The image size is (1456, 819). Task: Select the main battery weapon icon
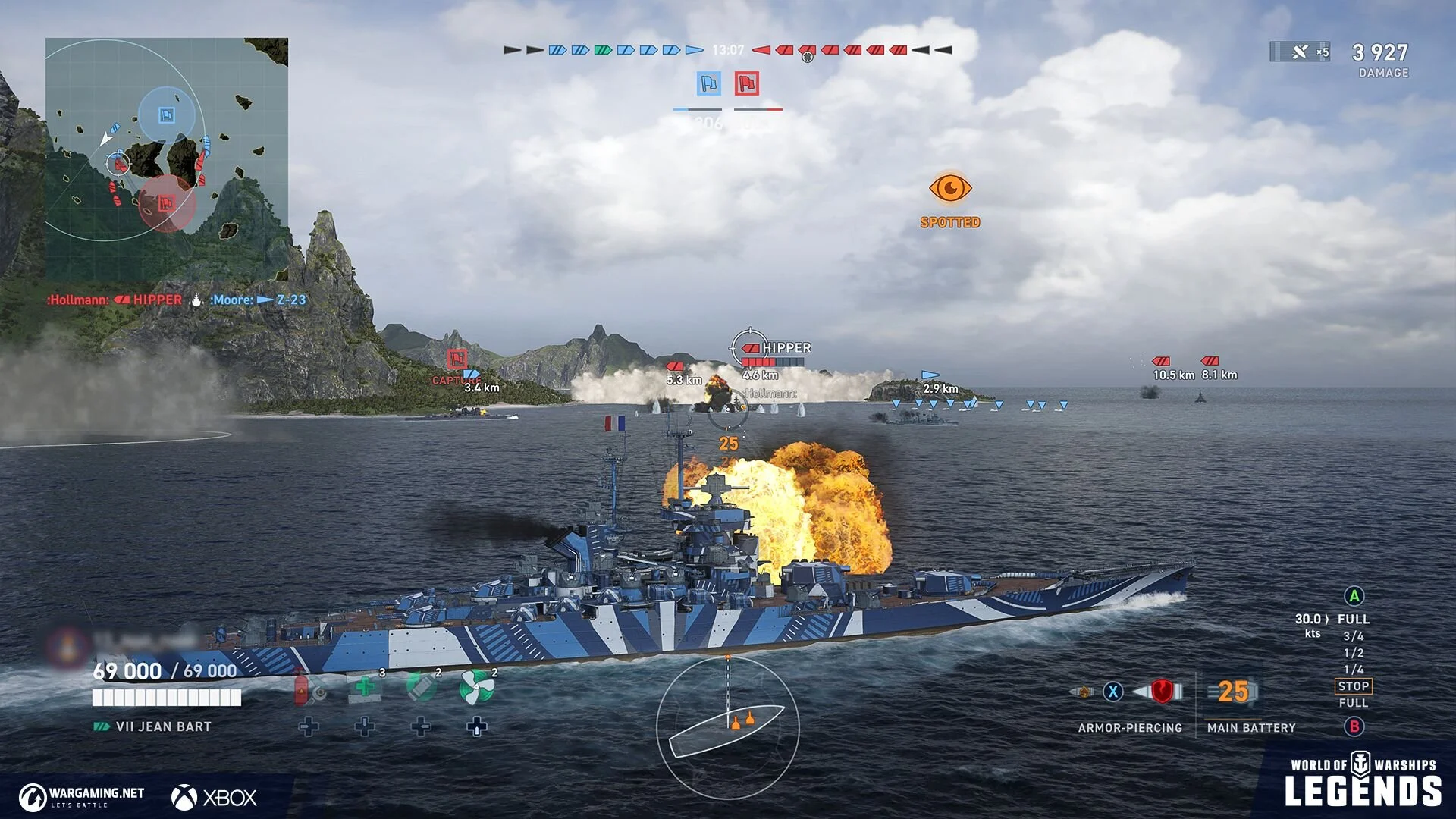click(x=1234, y=692)
